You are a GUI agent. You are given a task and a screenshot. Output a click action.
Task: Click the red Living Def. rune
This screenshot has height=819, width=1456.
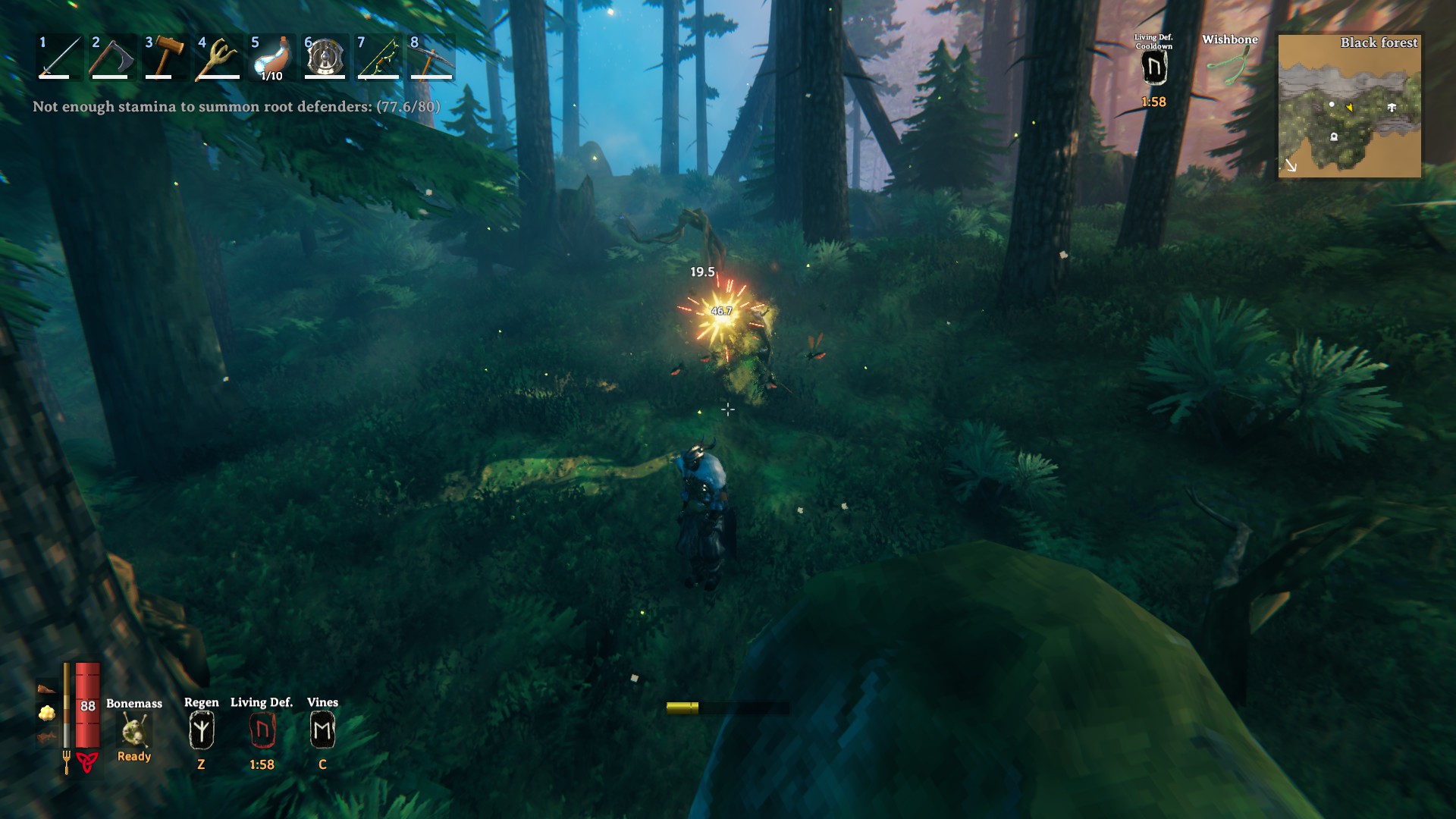click(262, 730)
